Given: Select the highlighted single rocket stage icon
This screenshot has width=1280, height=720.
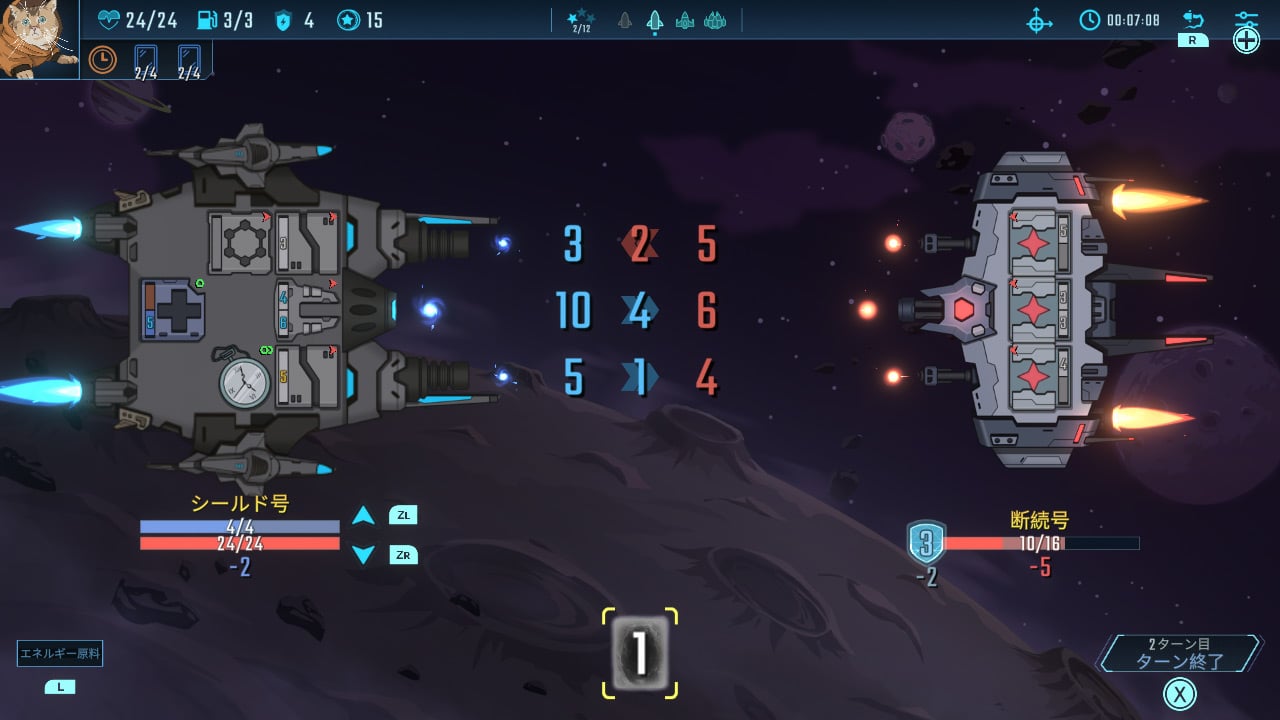Looking at the screenshot, I should tap(654, 20).
